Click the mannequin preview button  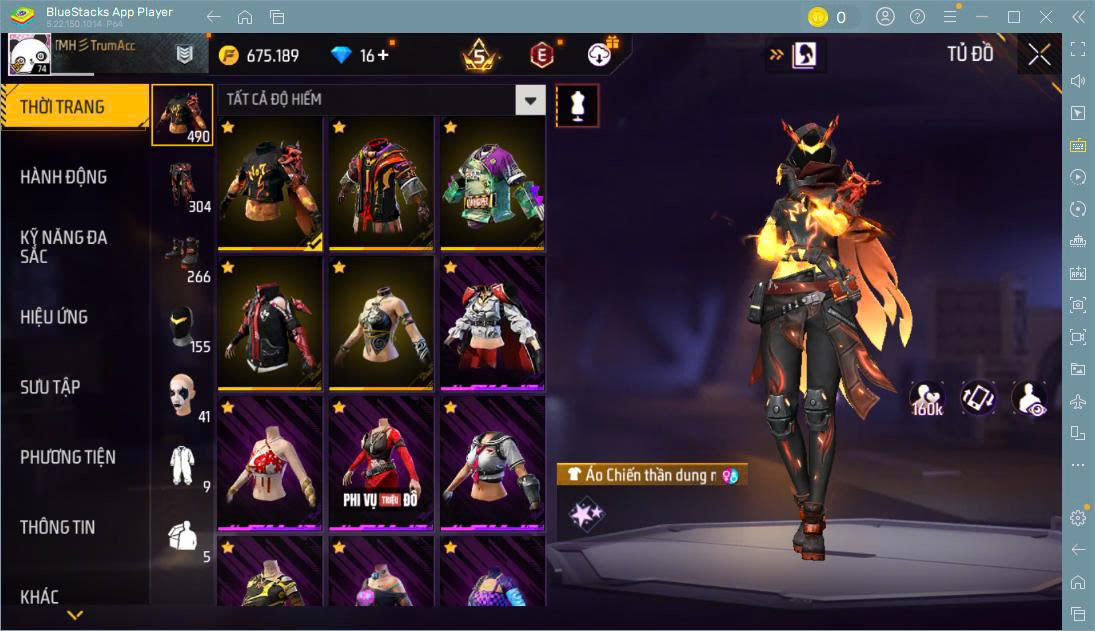[577, 105]
